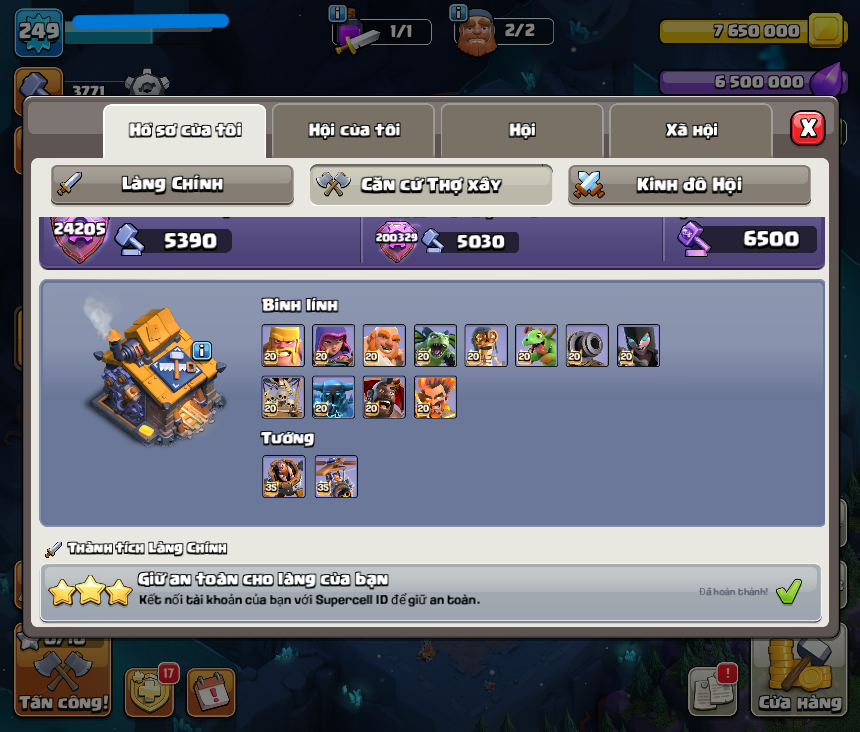Tap the Tấn công attack button
This screenshot has height=732, width=860.
[x=62, y=681]
